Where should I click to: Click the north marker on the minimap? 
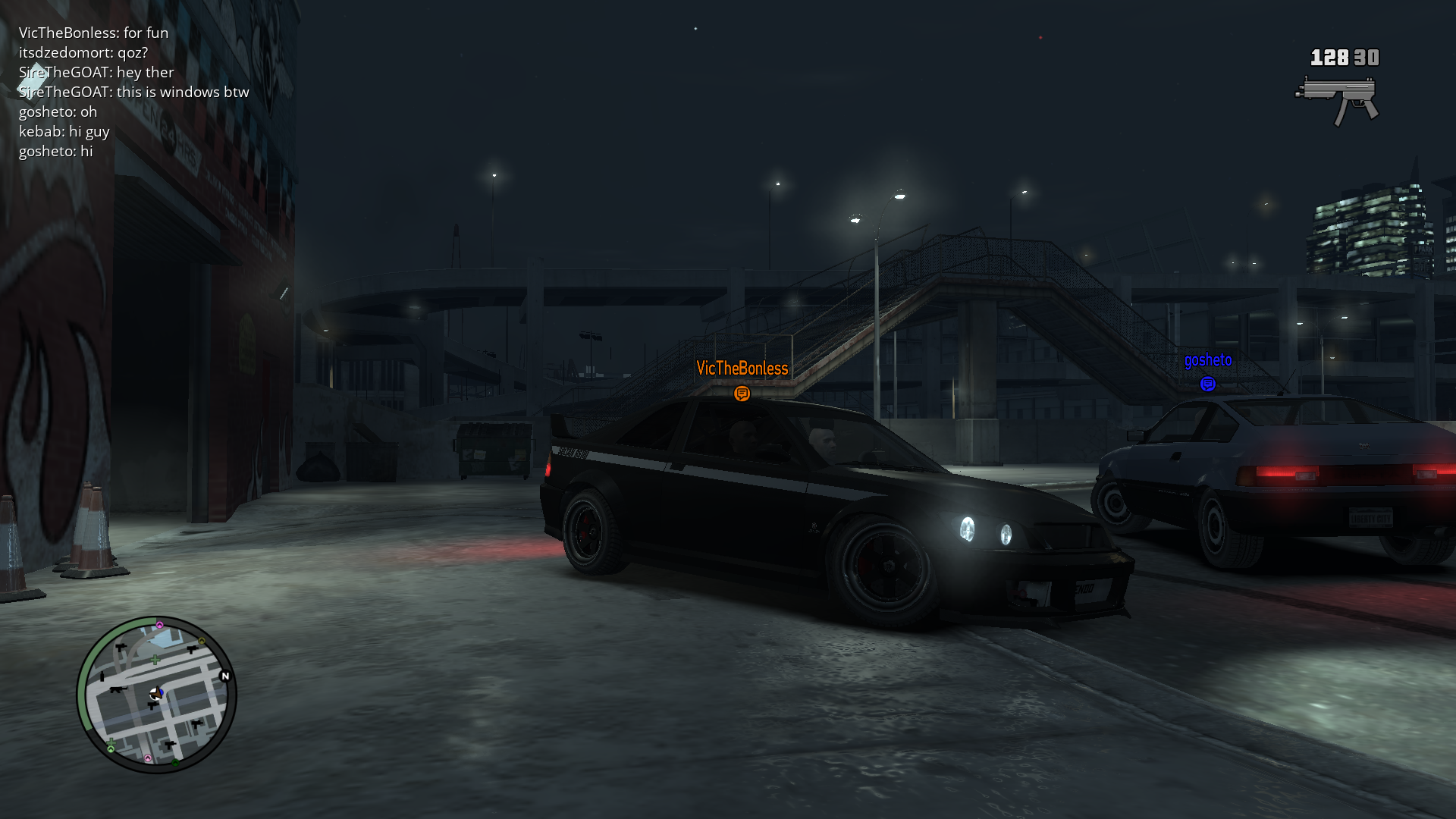tap(224, 676)
